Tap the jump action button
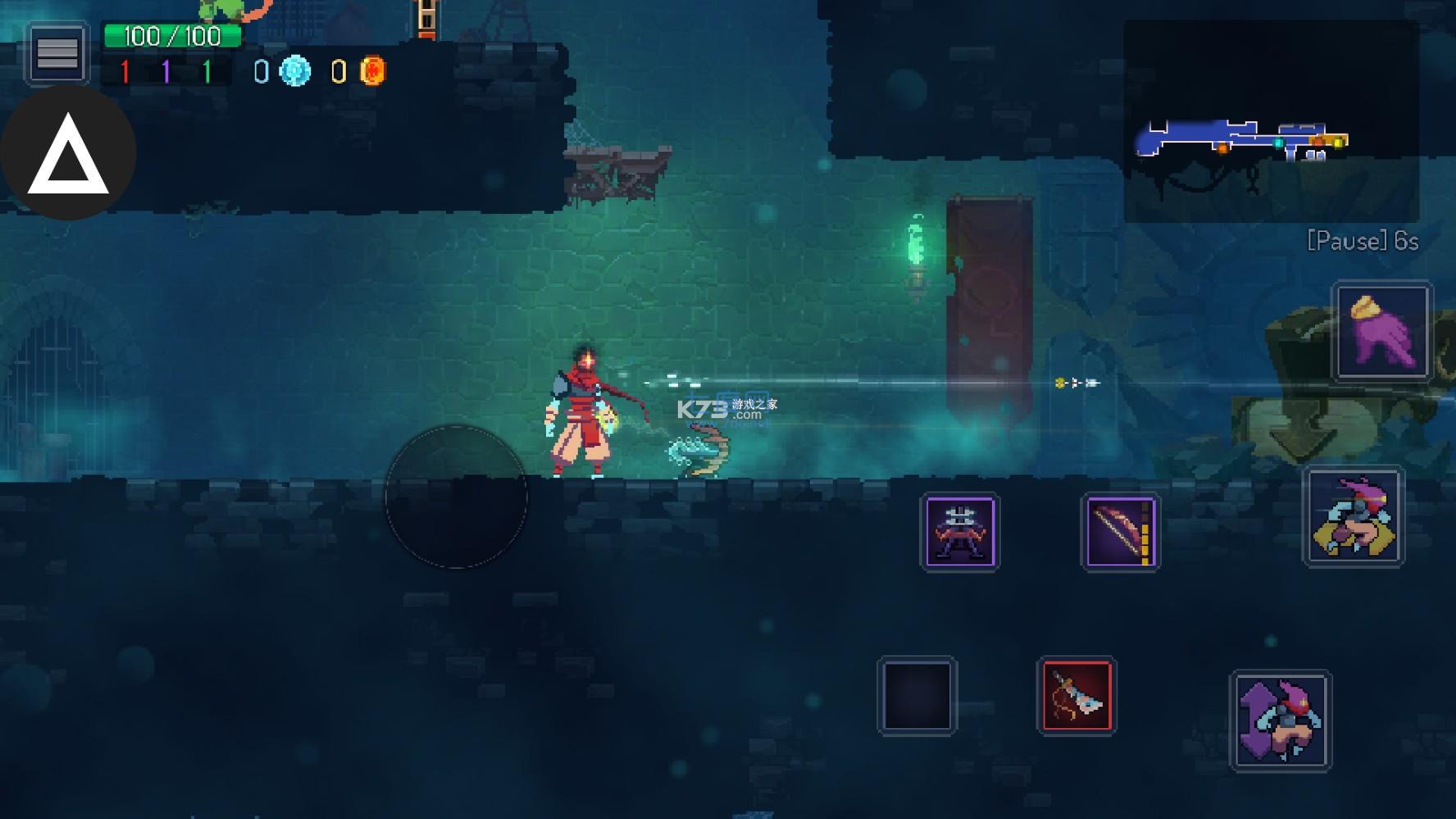Image resolution: width=1456 pixels, height=819 pixels. pos(1280,721)
